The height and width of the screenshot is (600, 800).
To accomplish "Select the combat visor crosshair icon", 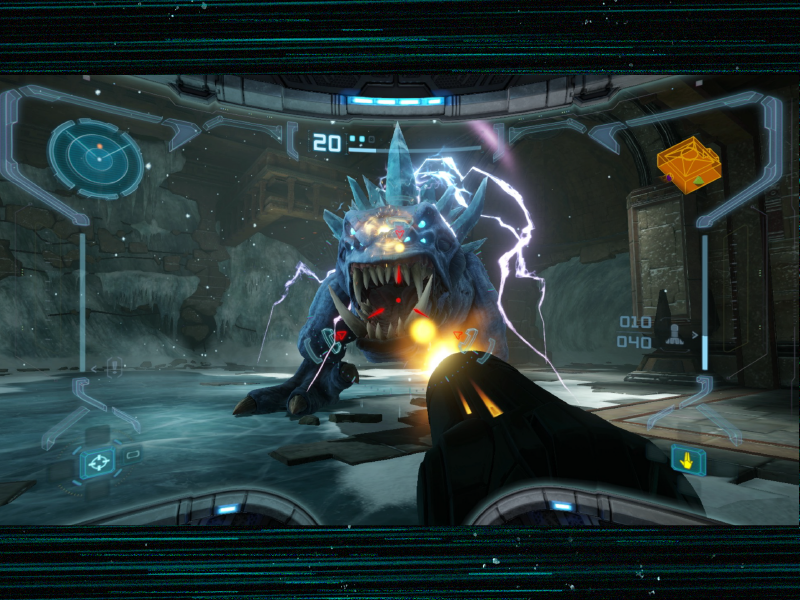I will pyautogui.click(x=98, y=462).
